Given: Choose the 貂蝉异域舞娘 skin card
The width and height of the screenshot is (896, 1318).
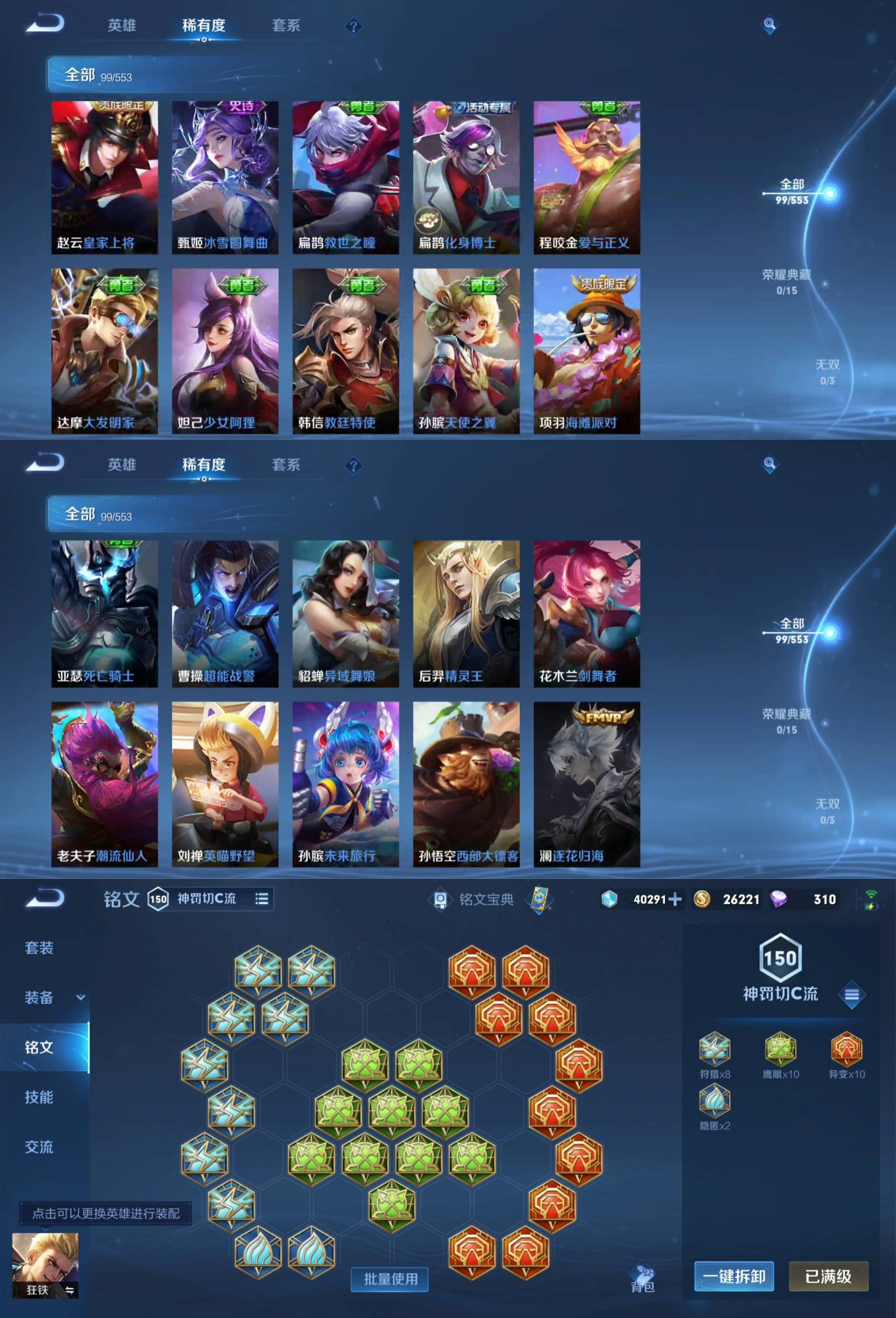Looking at the screenshot, I should 345,614.
